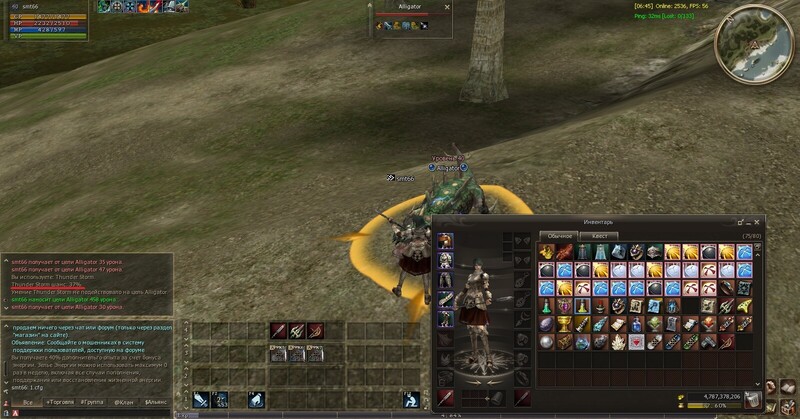Select the Обычное inventory tab
Image resolution: width=800 pixels, height=419 pixels.
558,236
